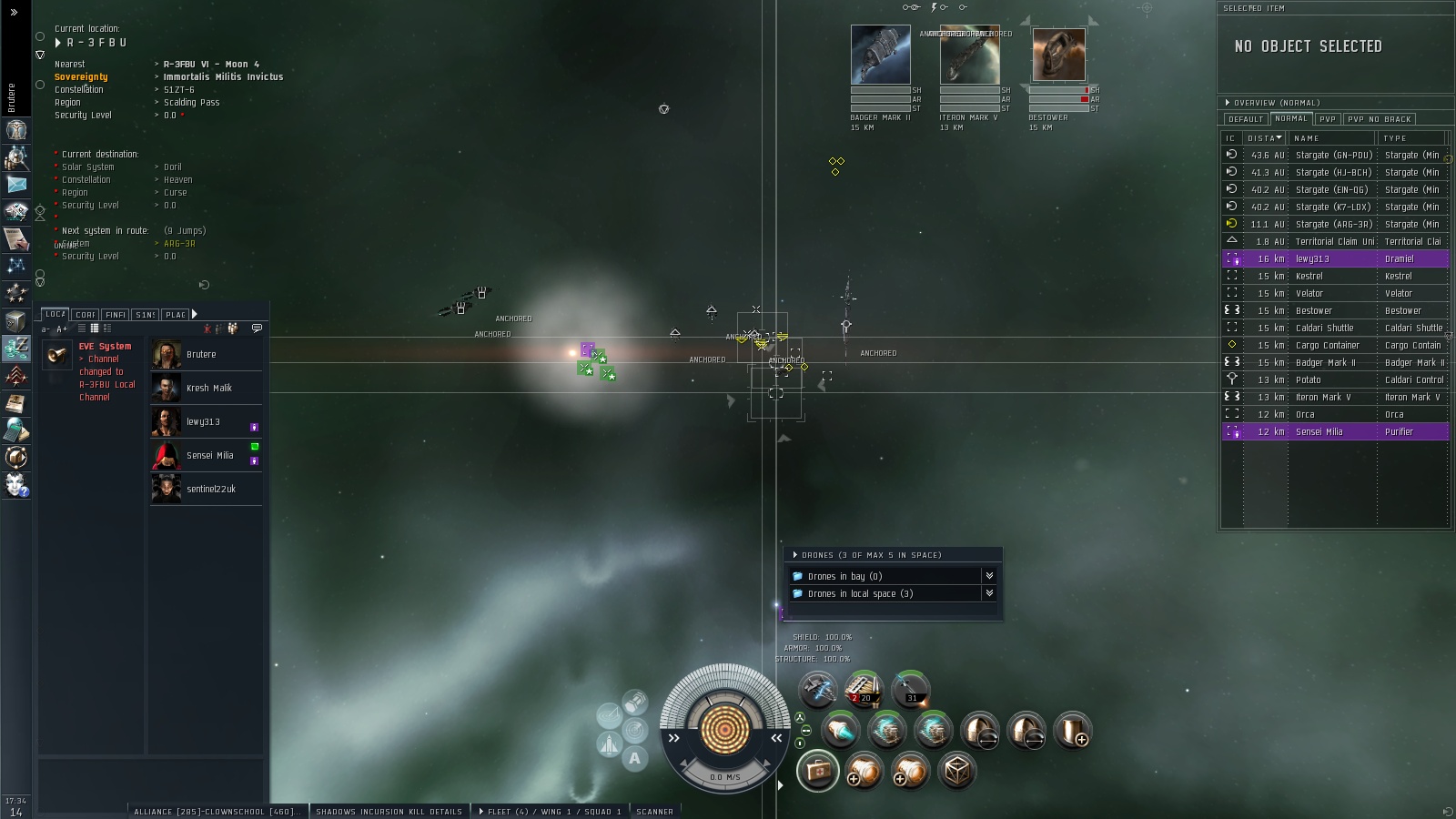Open the Alliance chat channel tab
1456x819 pixels.
(x=216, y=811)
